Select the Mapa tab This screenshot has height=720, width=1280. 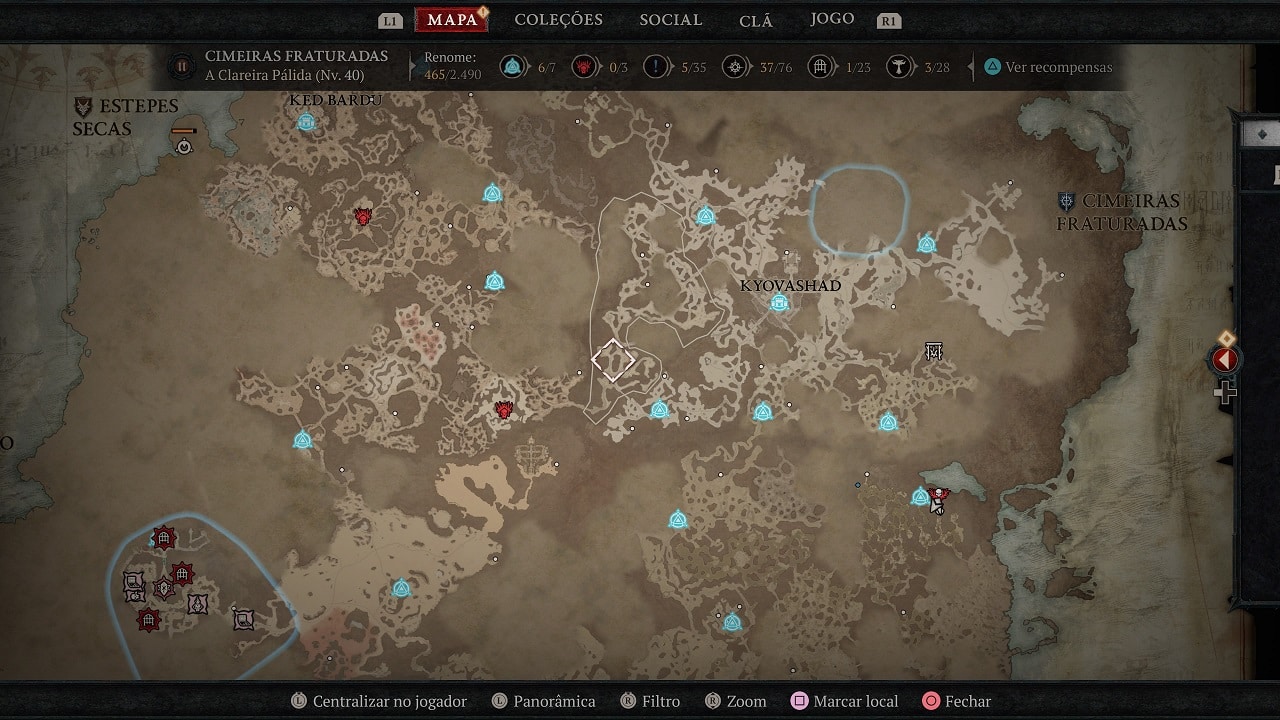pyautogui.click(x=451, y=20)
